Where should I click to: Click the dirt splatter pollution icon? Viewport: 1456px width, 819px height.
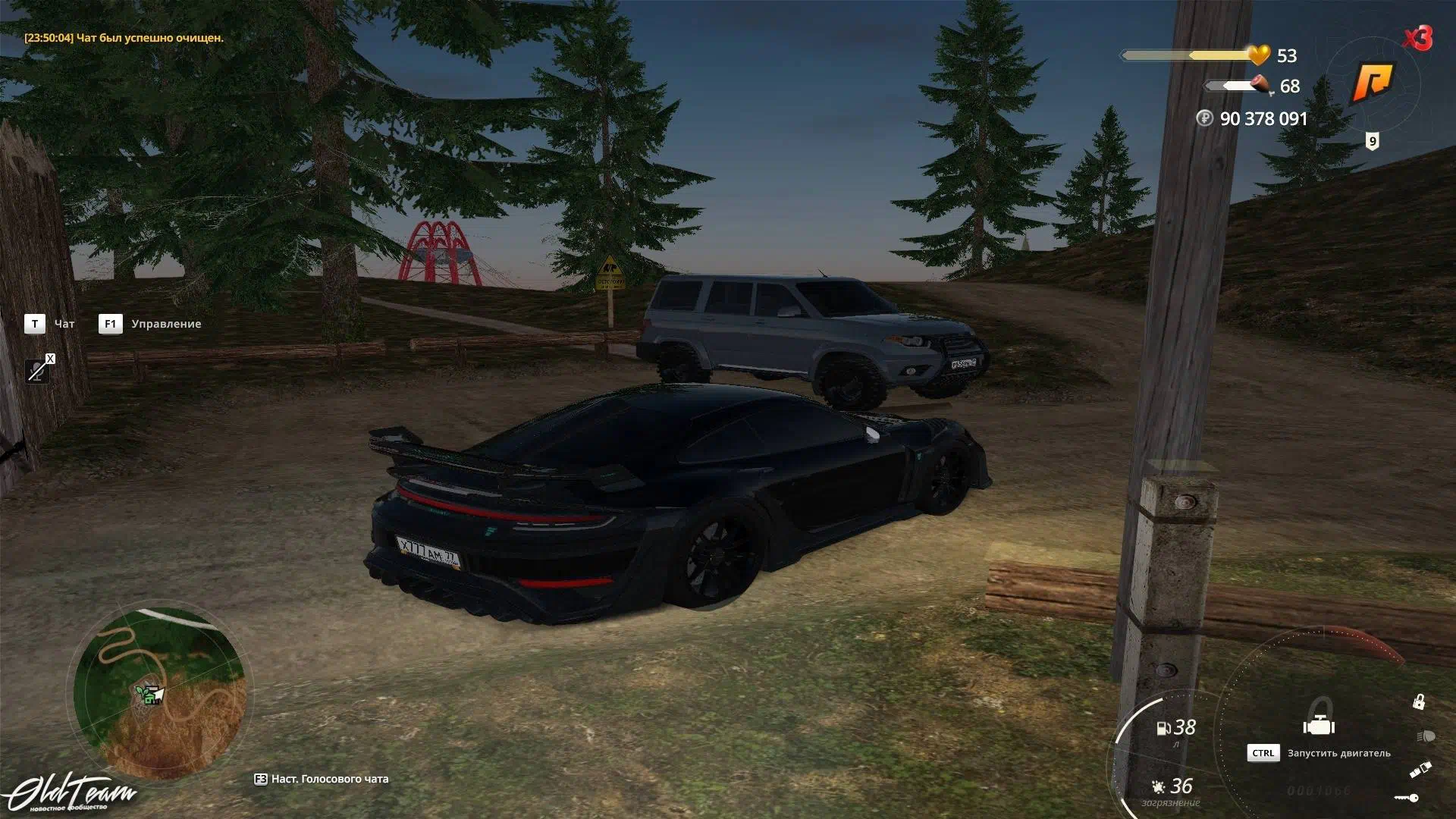point(1158,786)
